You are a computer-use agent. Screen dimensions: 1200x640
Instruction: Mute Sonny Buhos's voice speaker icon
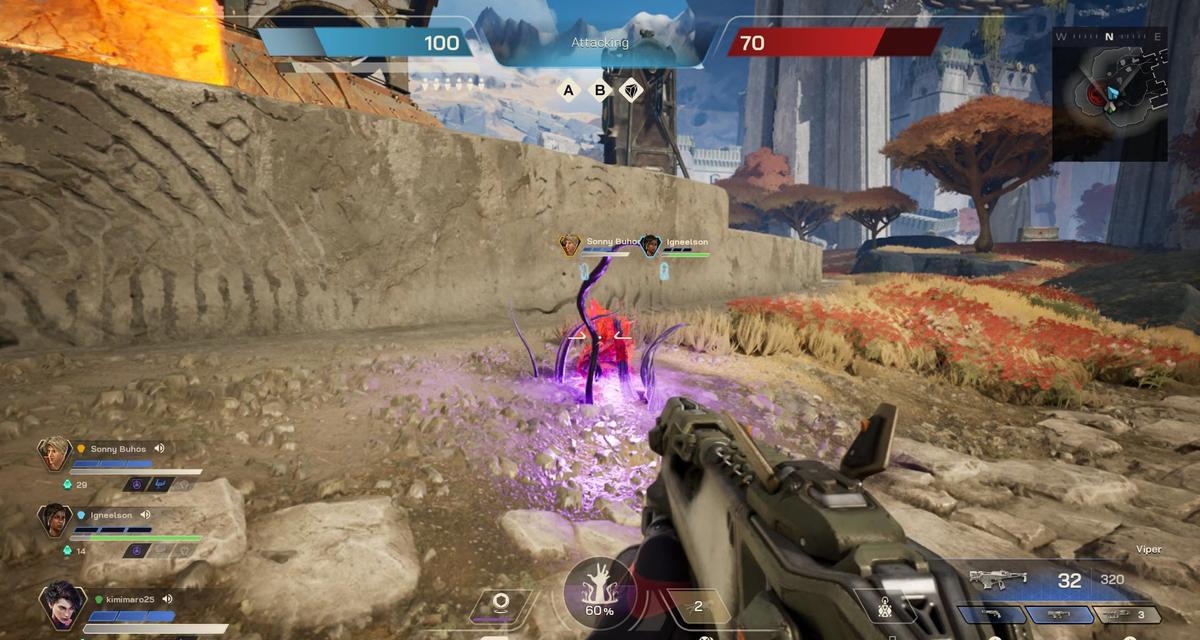tap(159, 449)
